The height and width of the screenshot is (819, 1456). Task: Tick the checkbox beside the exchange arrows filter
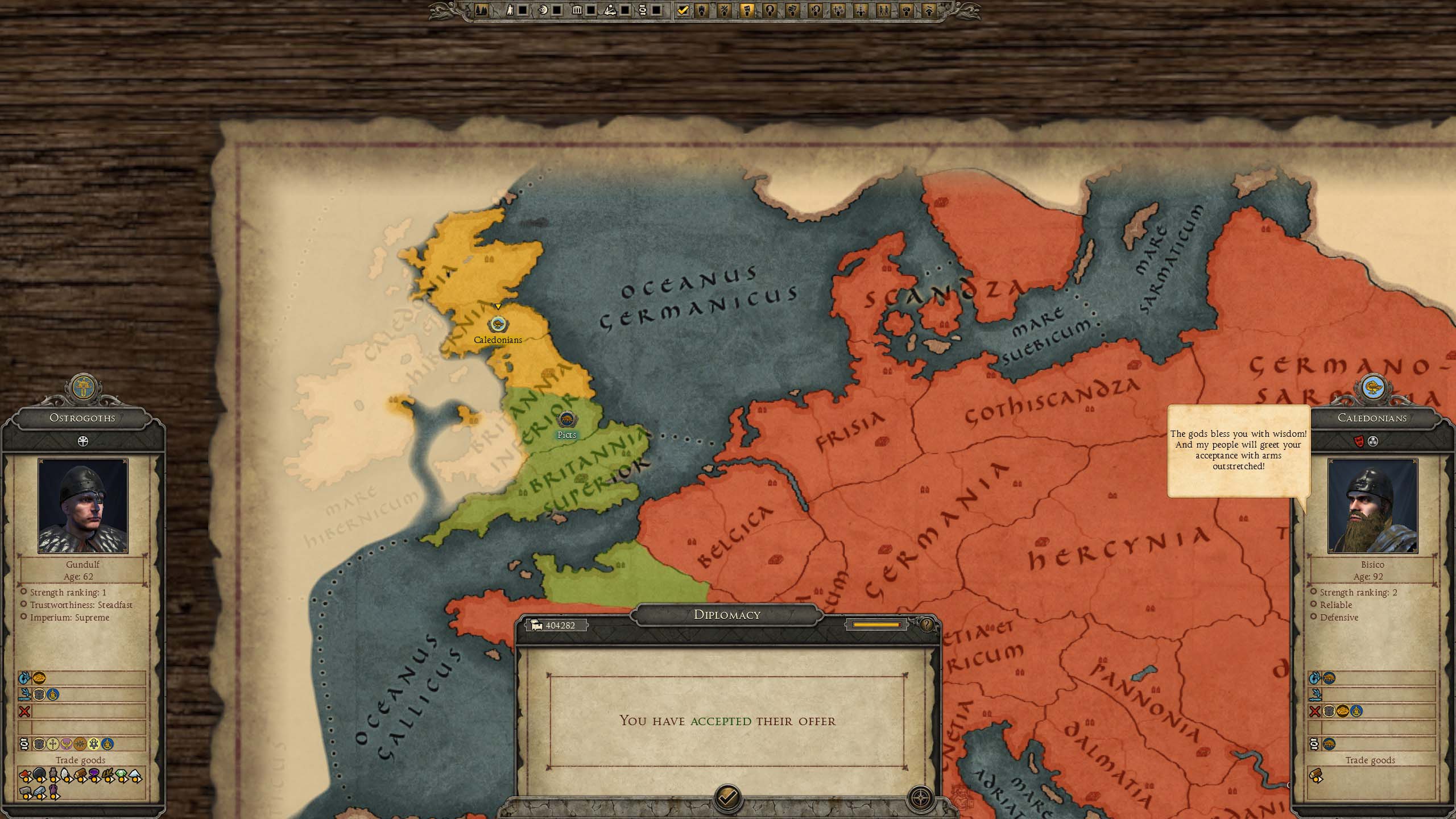656,10
